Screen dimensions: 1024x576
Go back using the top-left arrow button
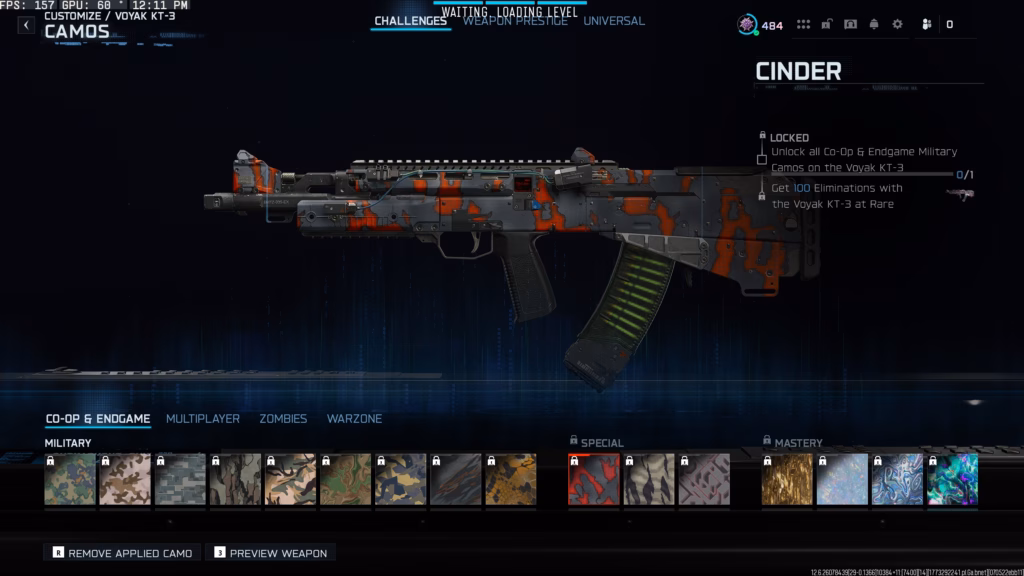pos(26,25)
